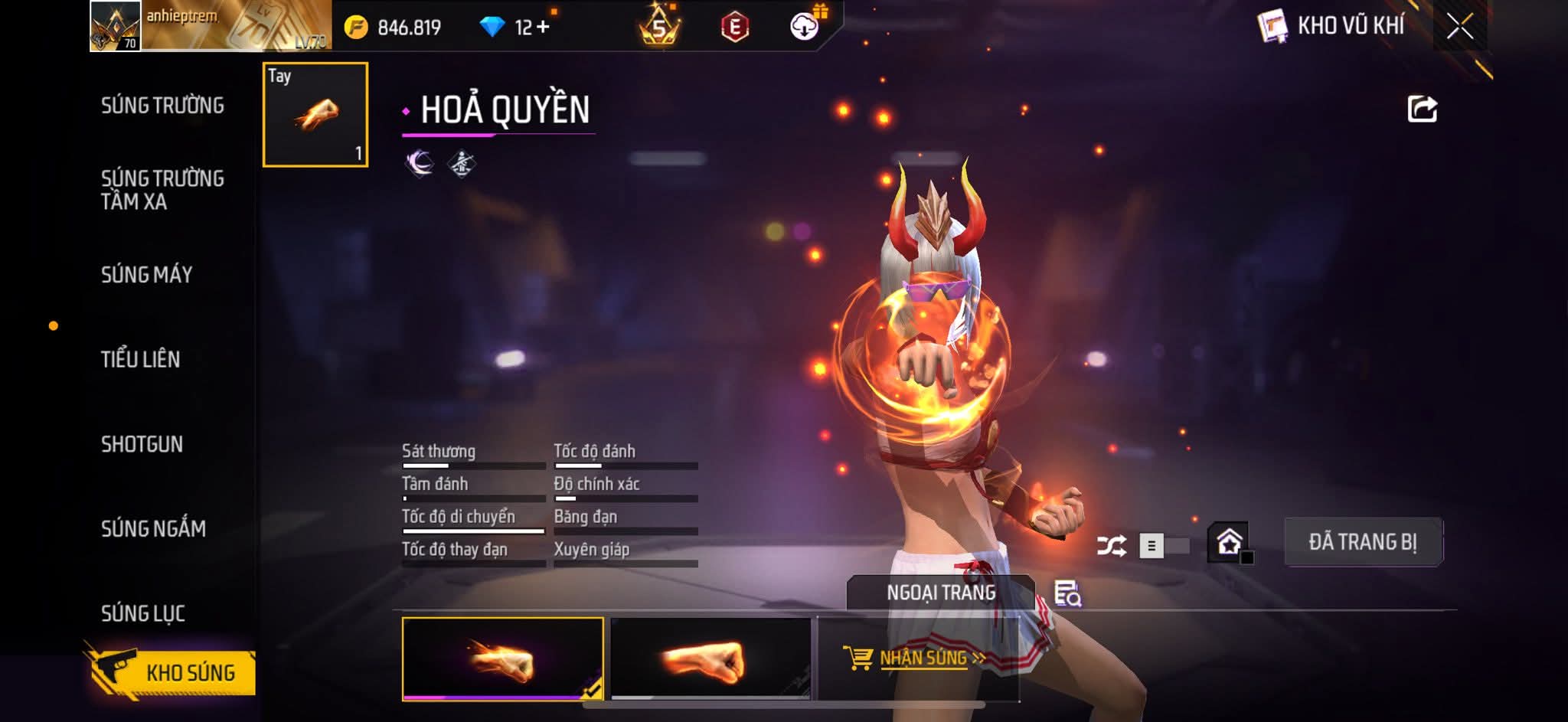The image size is (1568, 722).
Task: Follow the Nhận Súng link
Action: click(x=922, y=658)
